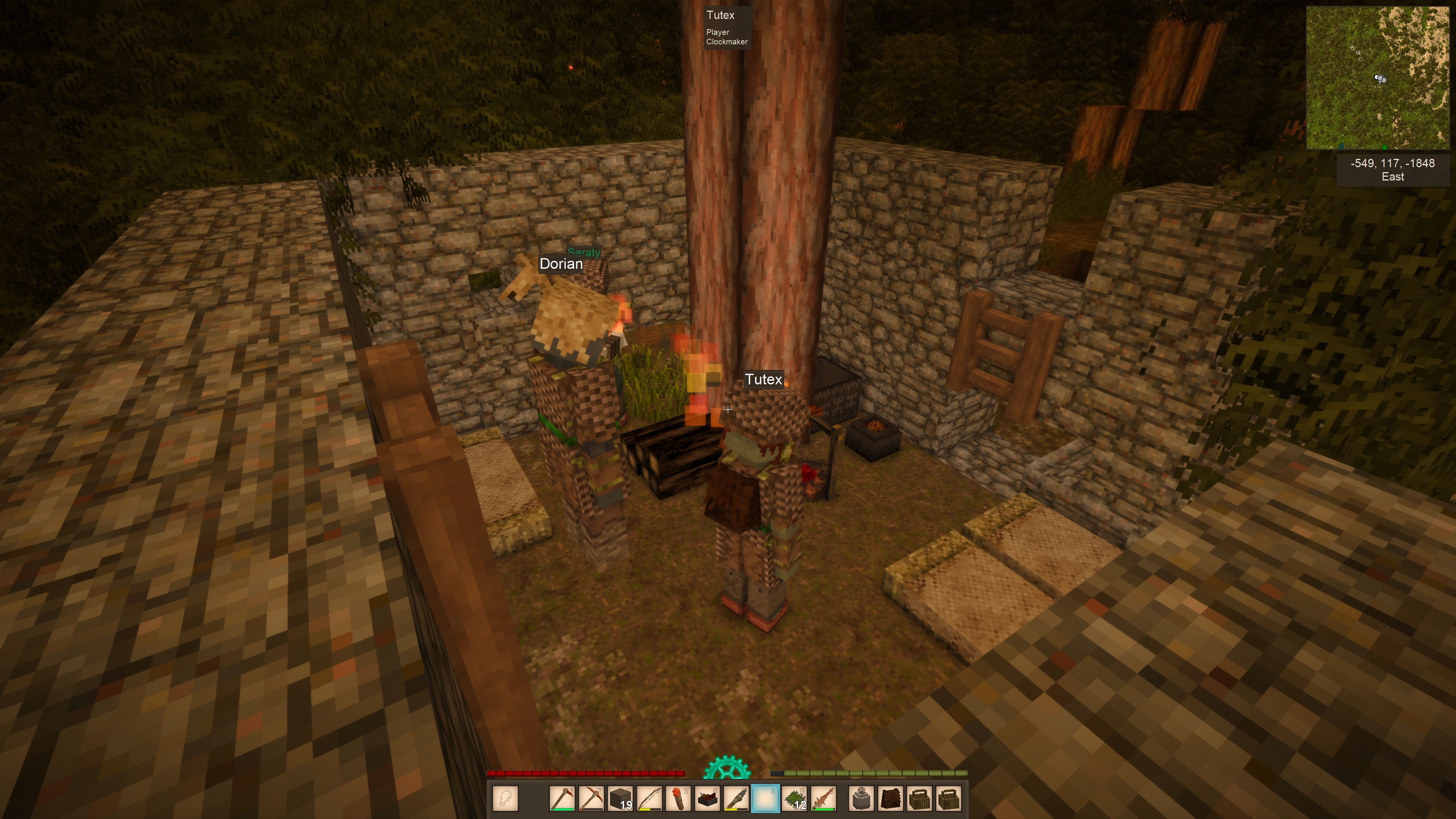This screenshot has width=1456, height=819.
Task: Select the copper pickaxe in slot 2
Action: 591,799
